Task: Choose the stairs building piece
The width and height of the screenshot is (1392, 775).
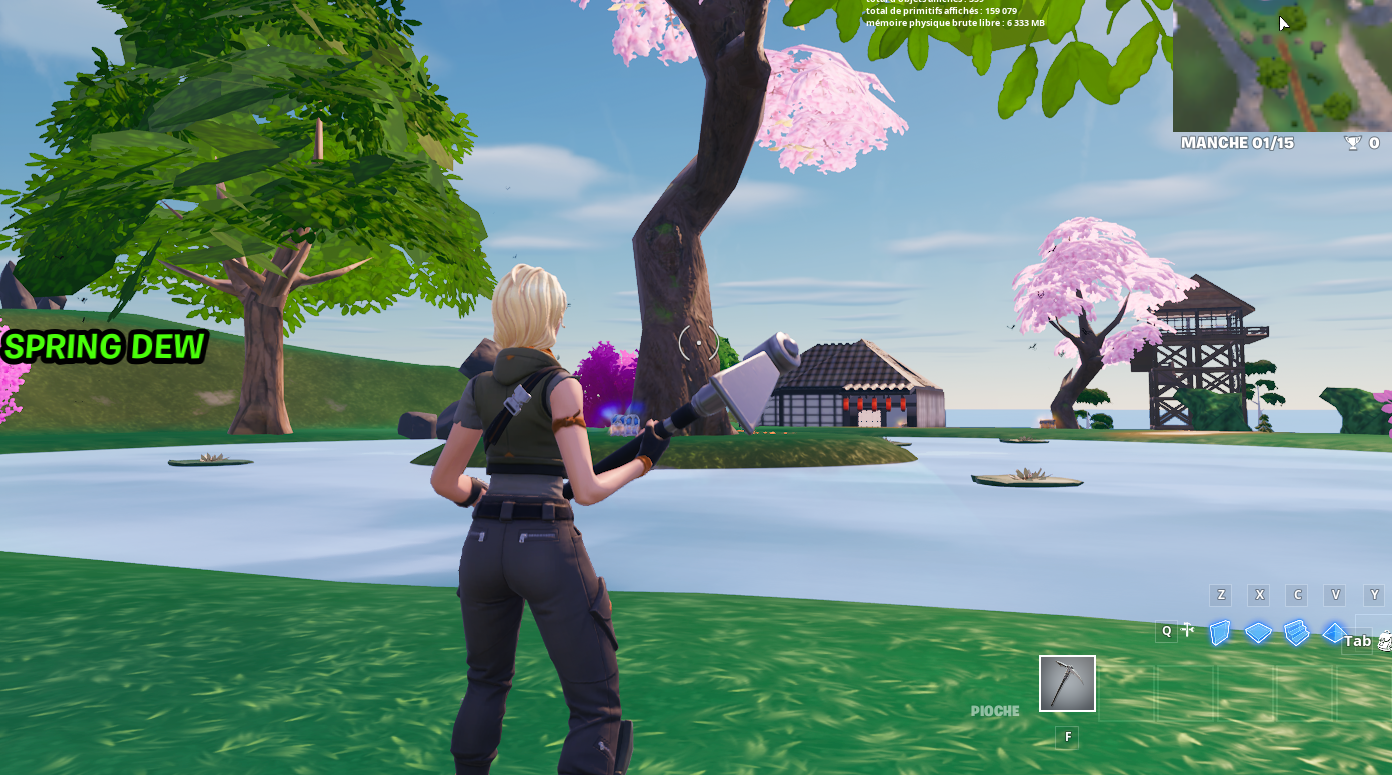Action: [1296, 632]
